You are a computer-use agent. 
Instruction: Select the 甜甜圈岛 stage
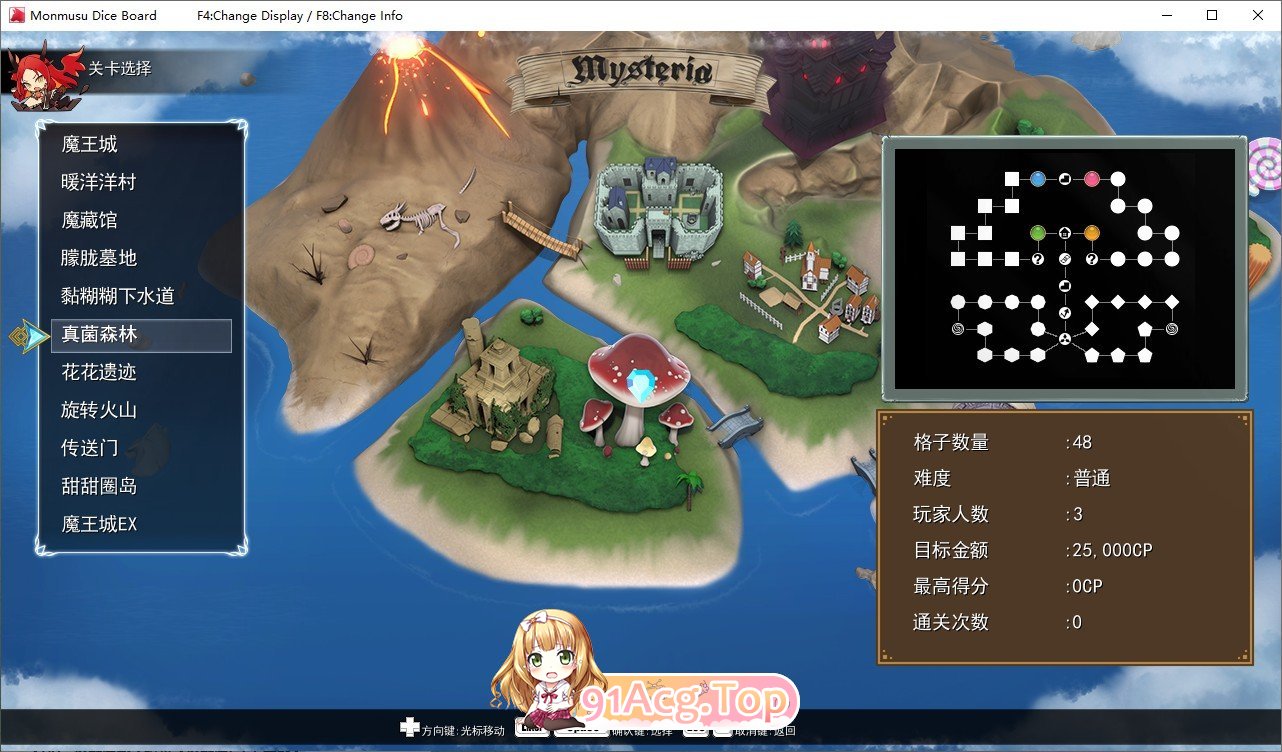click(96, 486)
